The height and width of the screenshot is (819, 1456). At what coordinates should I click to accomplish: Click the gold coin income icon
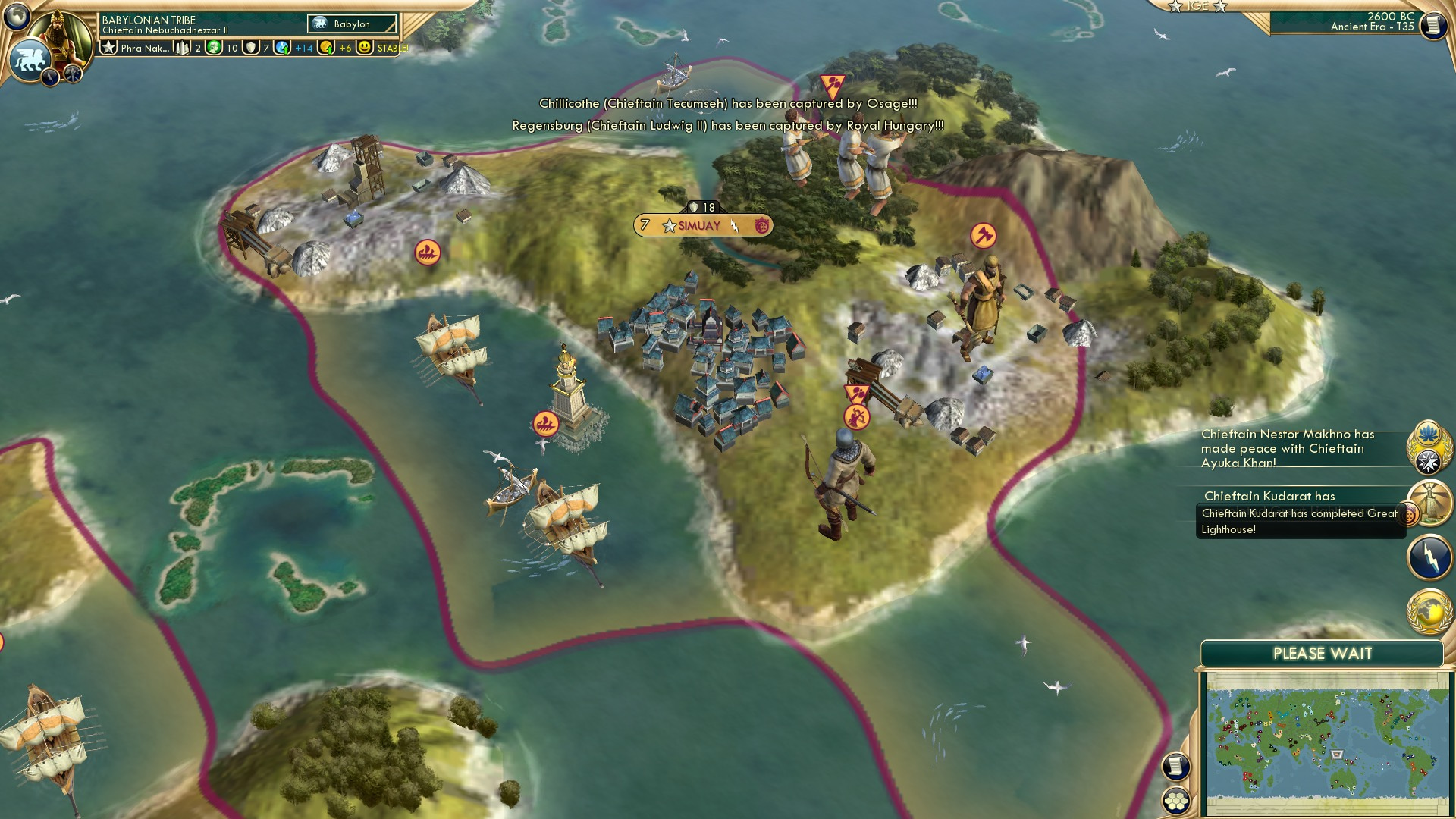[x=326, y=48]
